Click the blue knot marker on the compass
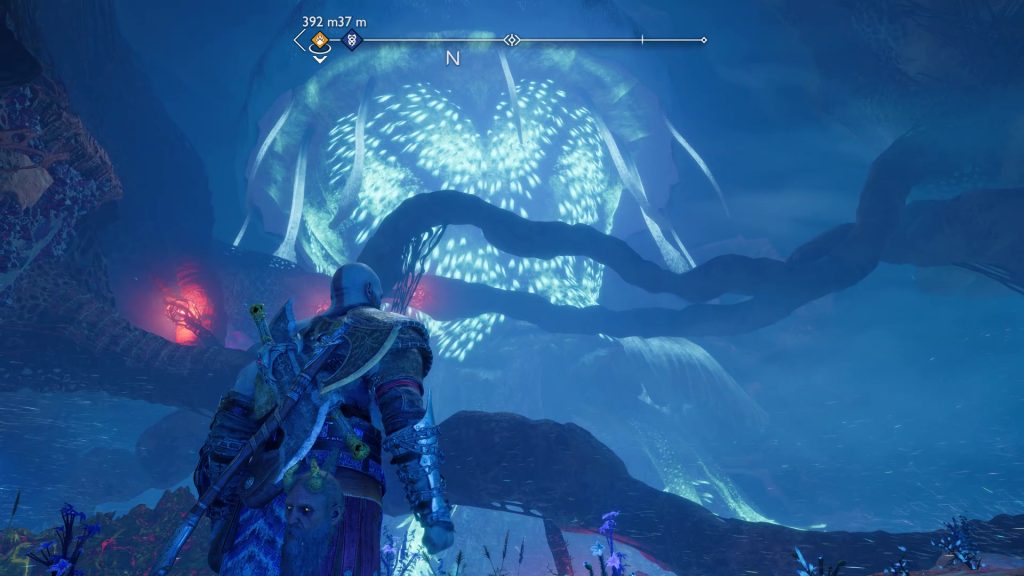This screenshot has width=1024, height=576. pyautogui.click(x=351, y=41)
